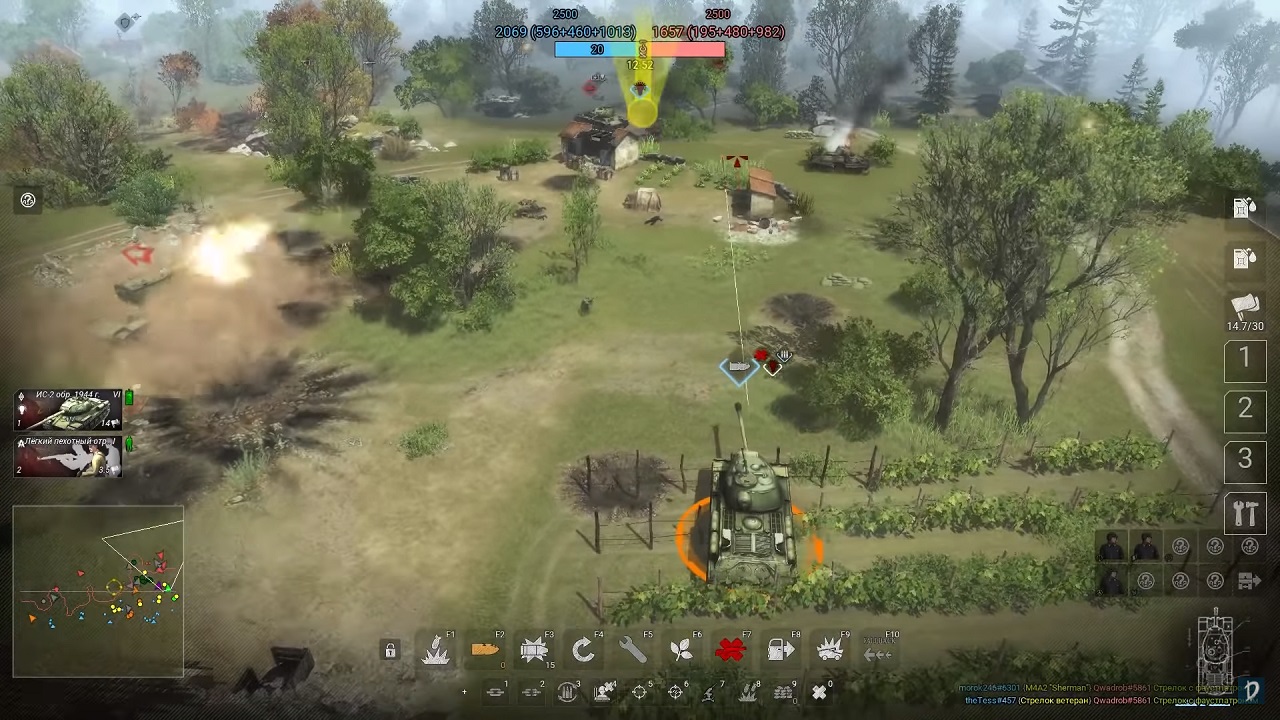Switch to control group tab 2
Viewport: 1280px width, 720px height.
(1245, 408)
